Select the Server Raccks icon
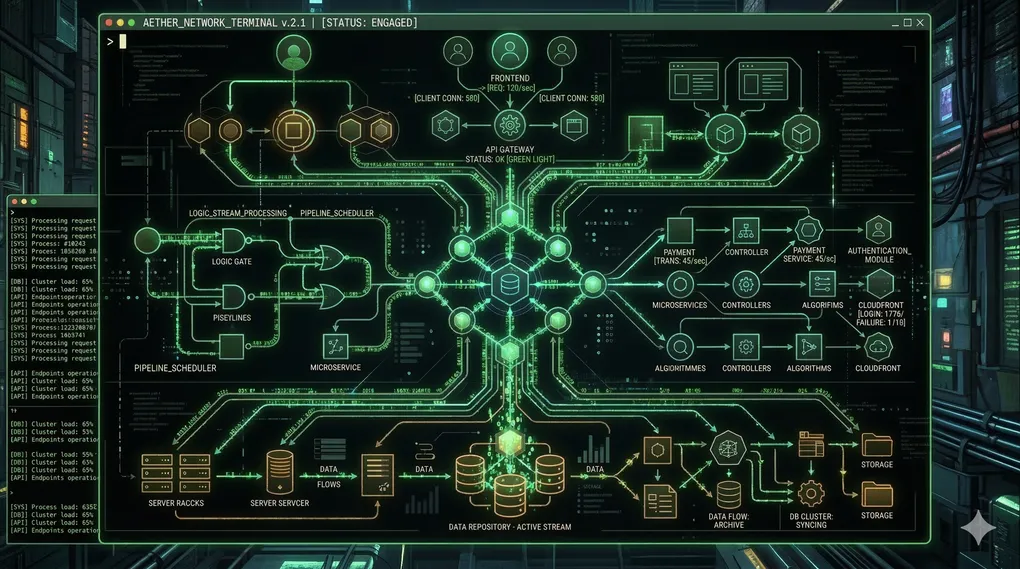This screenshot has width=1020, height=569. pos(158,466)
